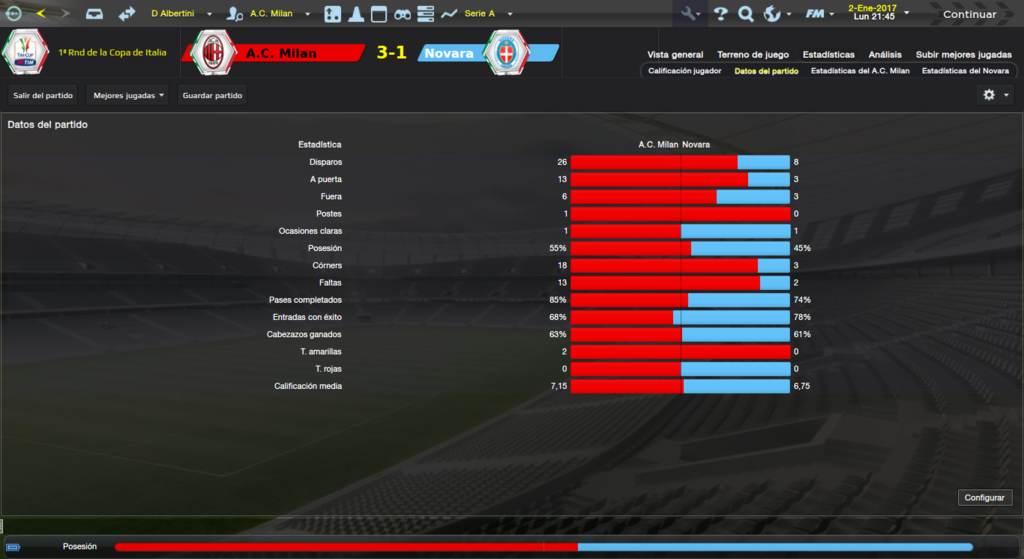Viewport: 1024px width, 559px height.
Task: Open the A.C. Milan club menu
Action: 270,14
